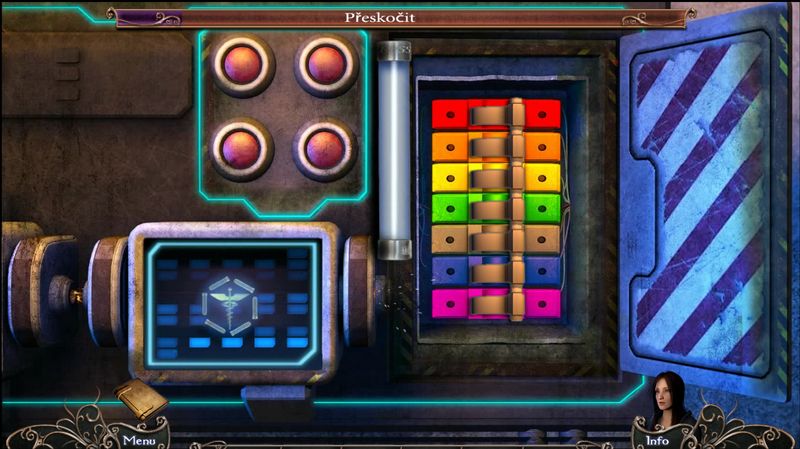
Task: Toggle the magenta switch row
Action: (495, 301)
